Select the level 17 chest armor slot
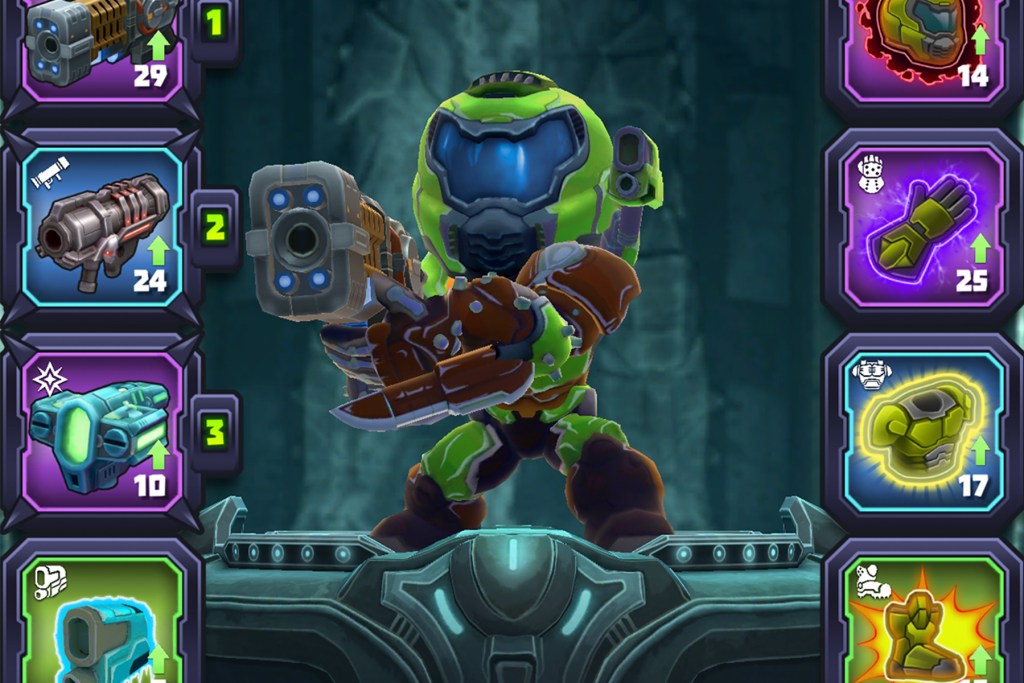1024x683 pixels. 923,432
